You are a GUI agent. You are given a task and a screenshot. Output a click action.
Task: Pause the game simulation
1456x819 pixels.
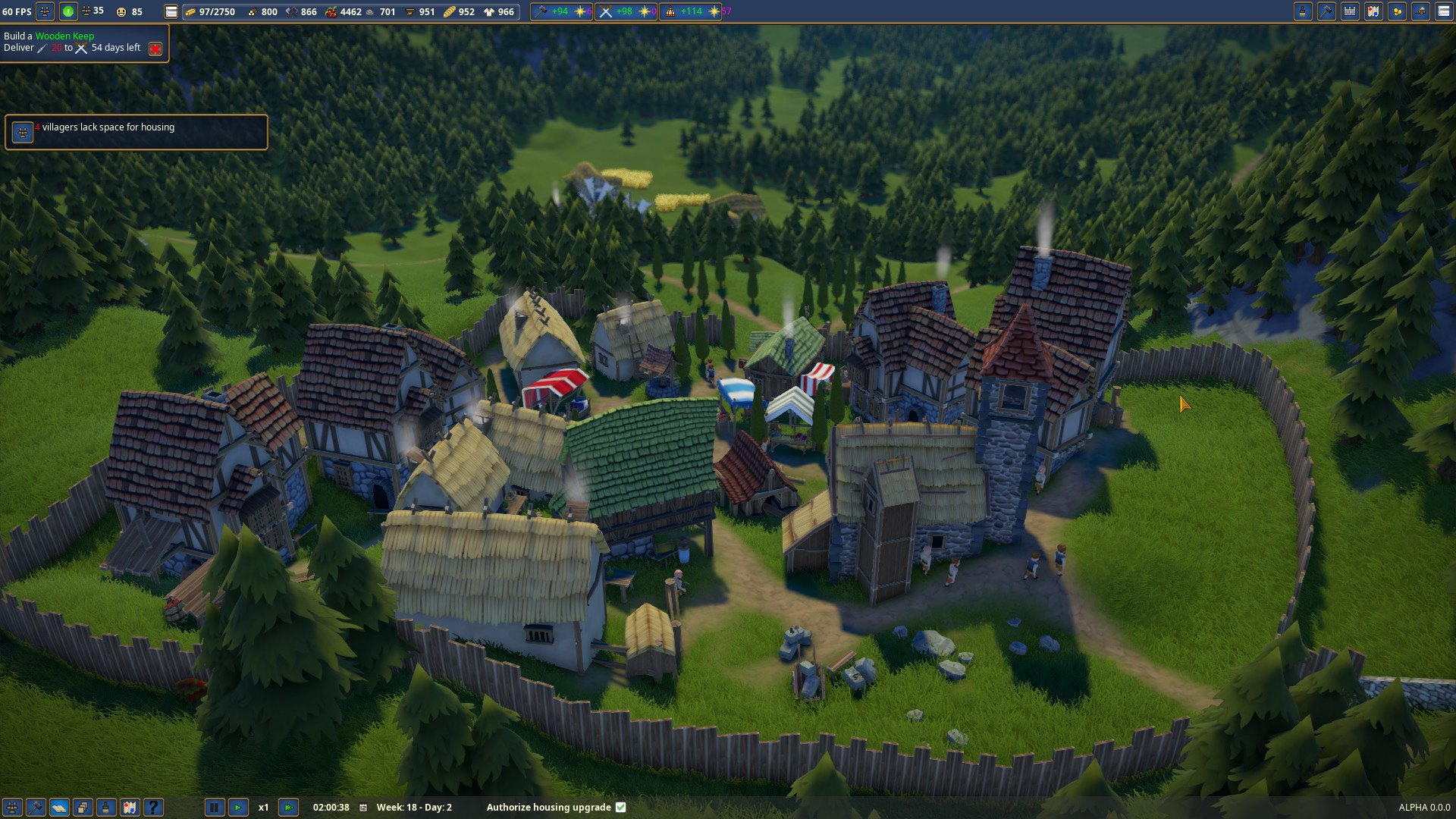[x=215, y=808]
